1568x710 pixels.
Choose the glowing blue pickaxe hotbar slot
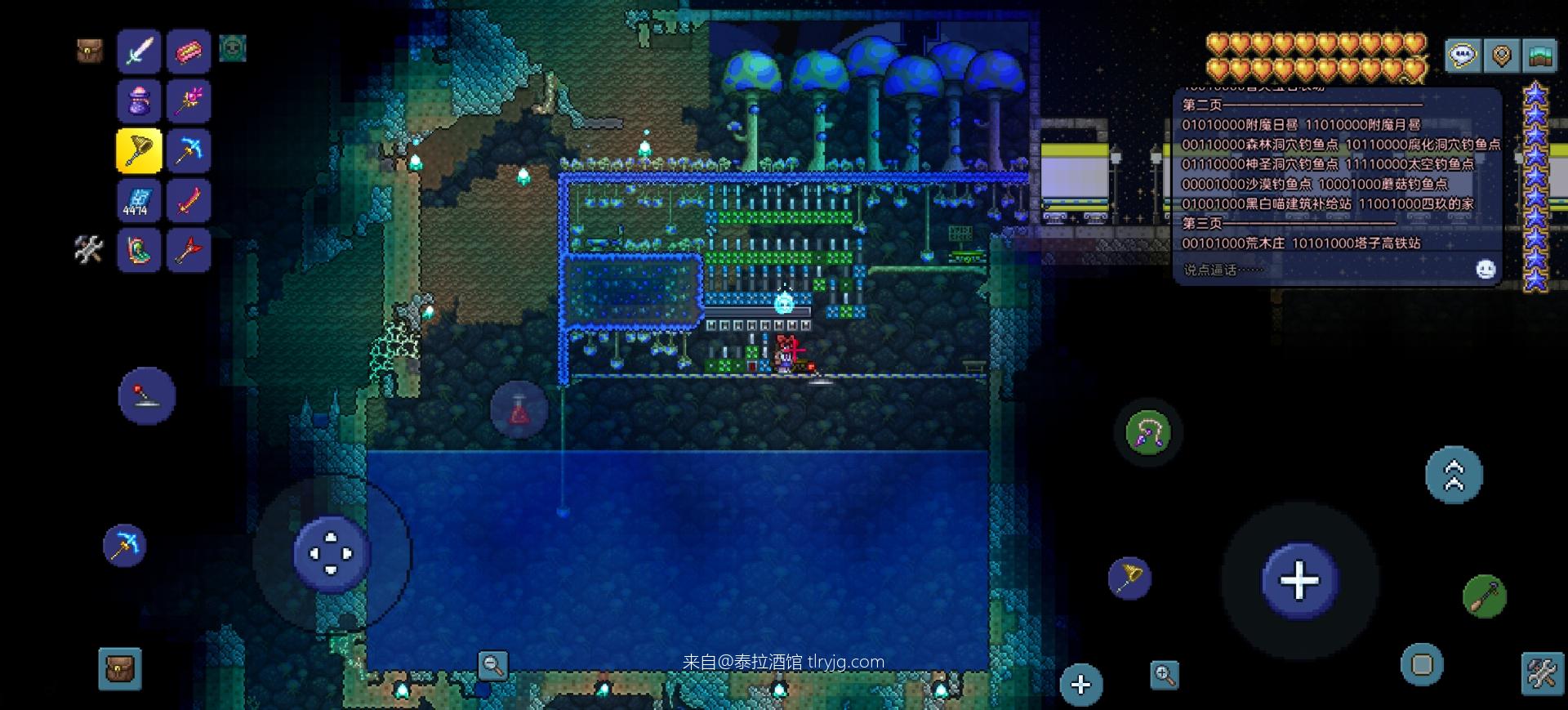click(189, 150)
